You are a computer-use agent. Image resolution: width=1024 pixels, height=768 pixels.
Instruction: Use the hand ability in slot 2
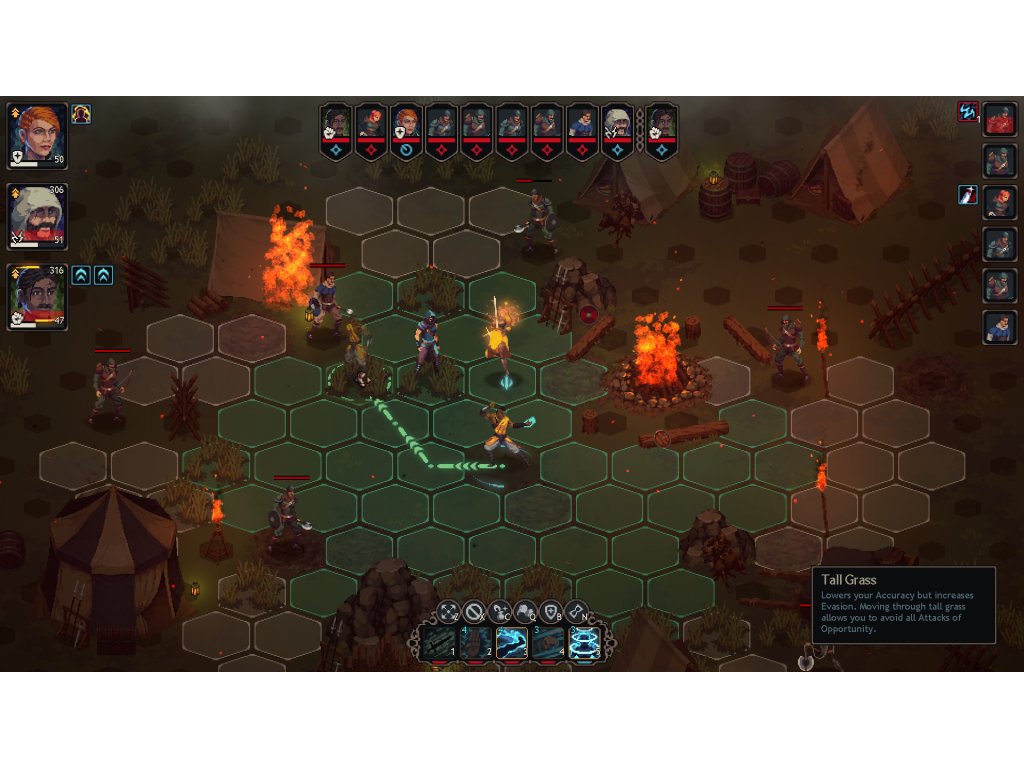coord(475,643)
